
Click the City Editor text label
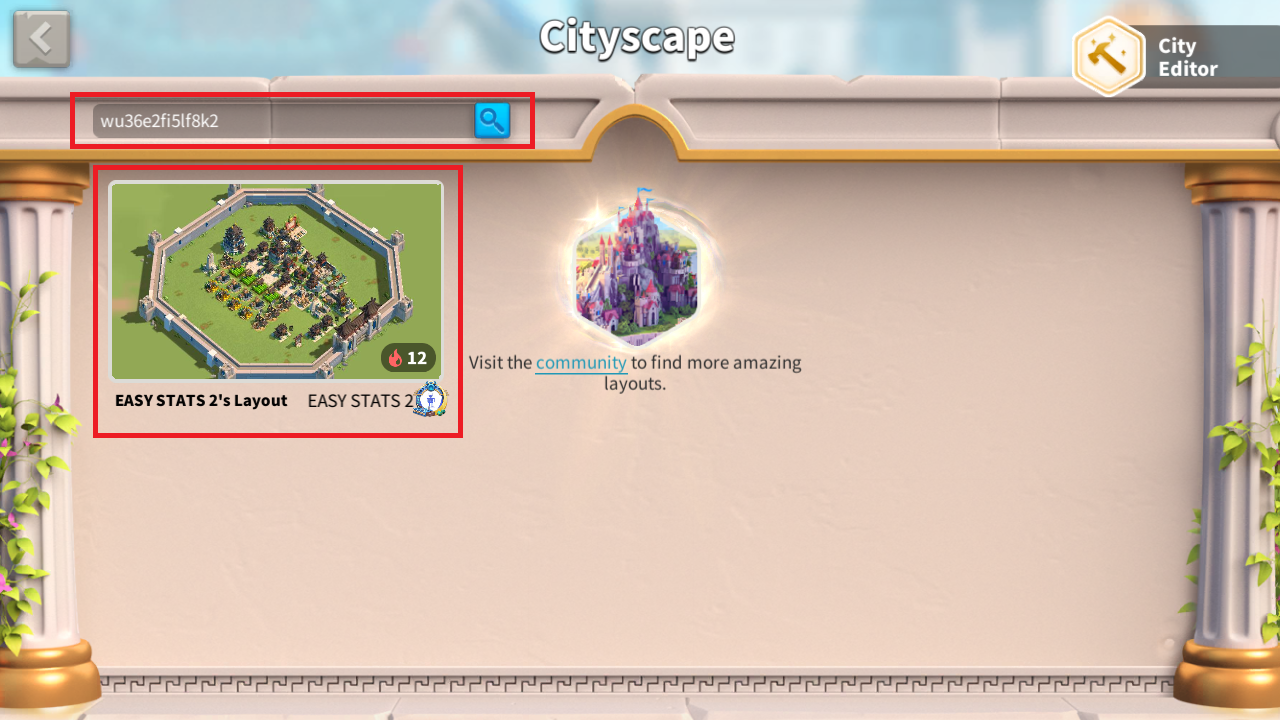pos(1186,57)
